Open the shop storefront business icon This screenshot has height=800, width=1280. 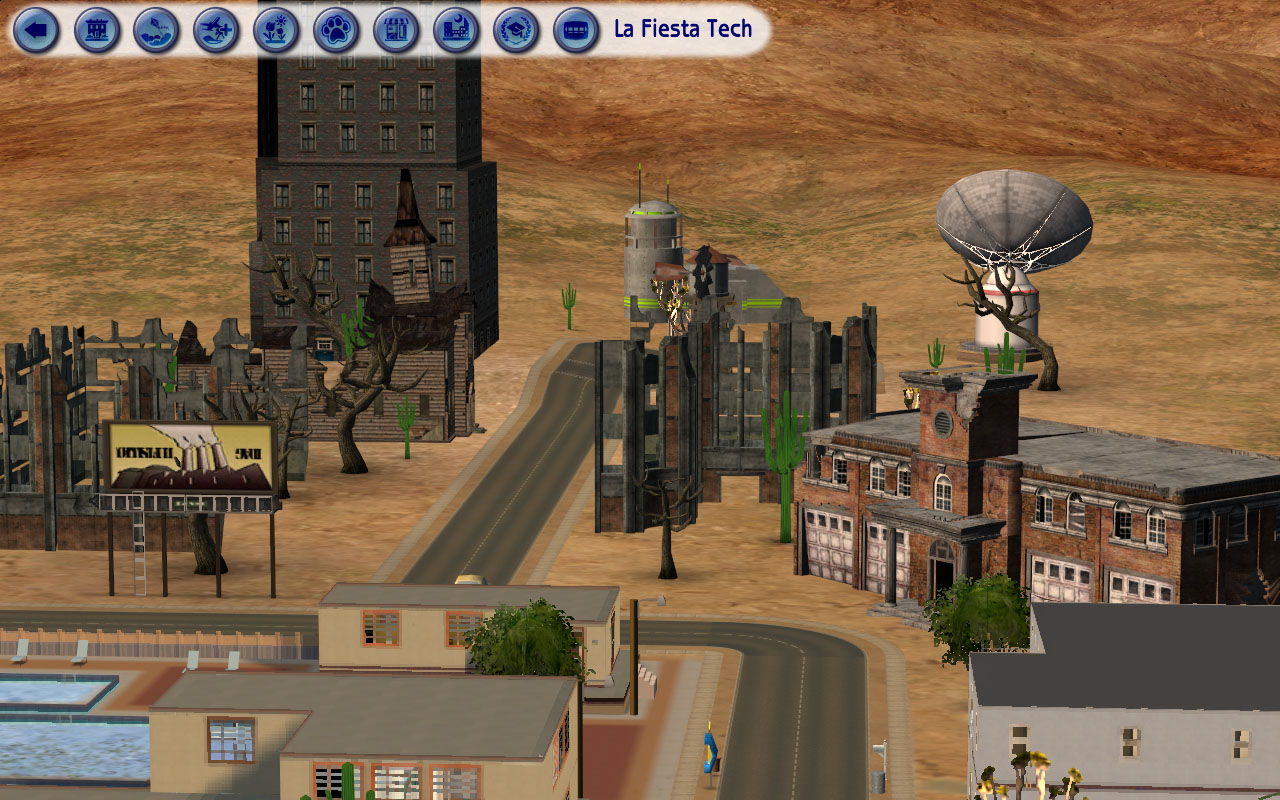[397, 30]
